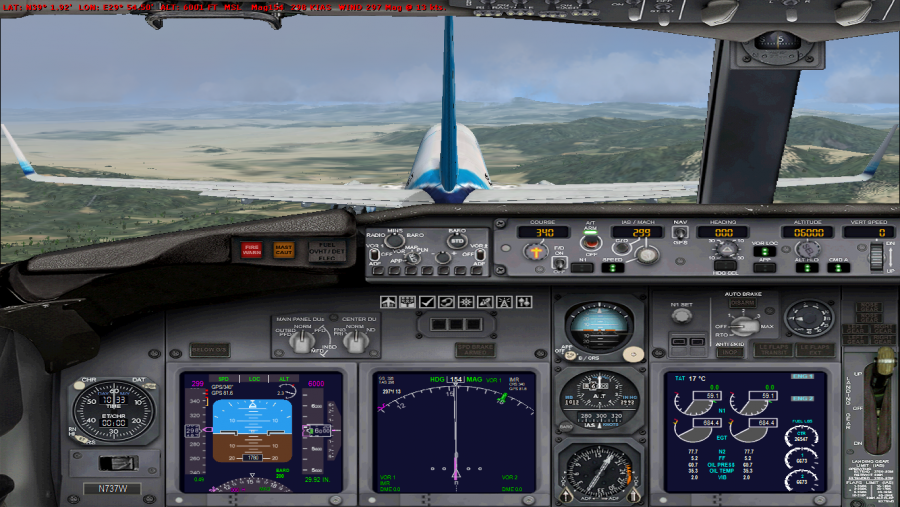Turn the MAIN PANEL DUs selector
Viewport: 900px width, 507px height.
tap(300, 340)
